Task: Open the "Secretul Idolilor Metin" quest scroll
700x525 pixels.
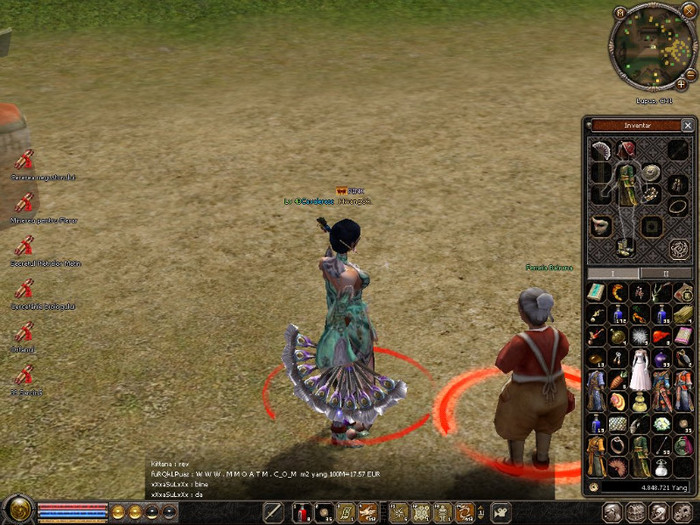Action: tap(24, 245)
